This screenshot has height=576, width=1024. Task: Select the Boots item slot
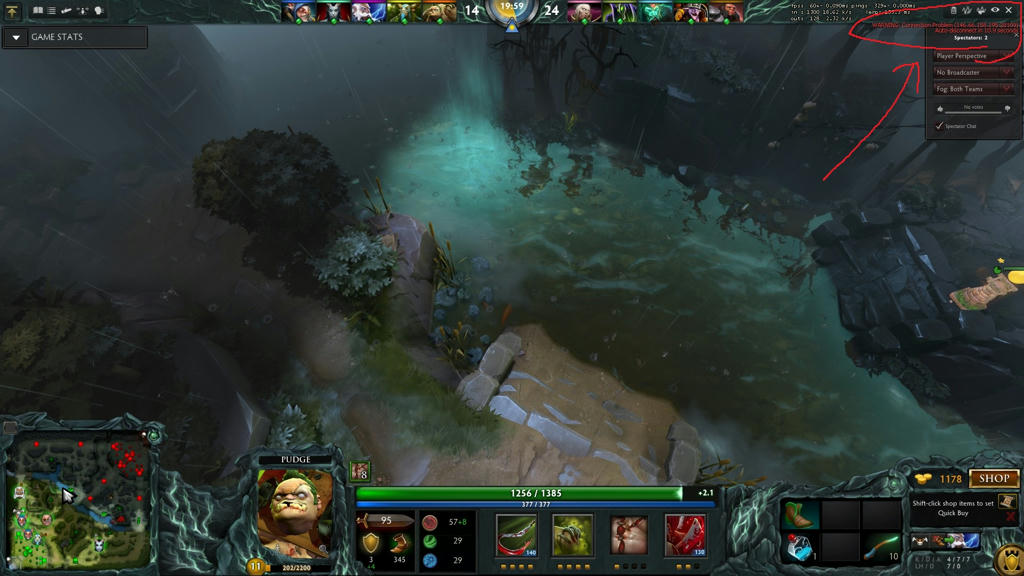[800, 515]
